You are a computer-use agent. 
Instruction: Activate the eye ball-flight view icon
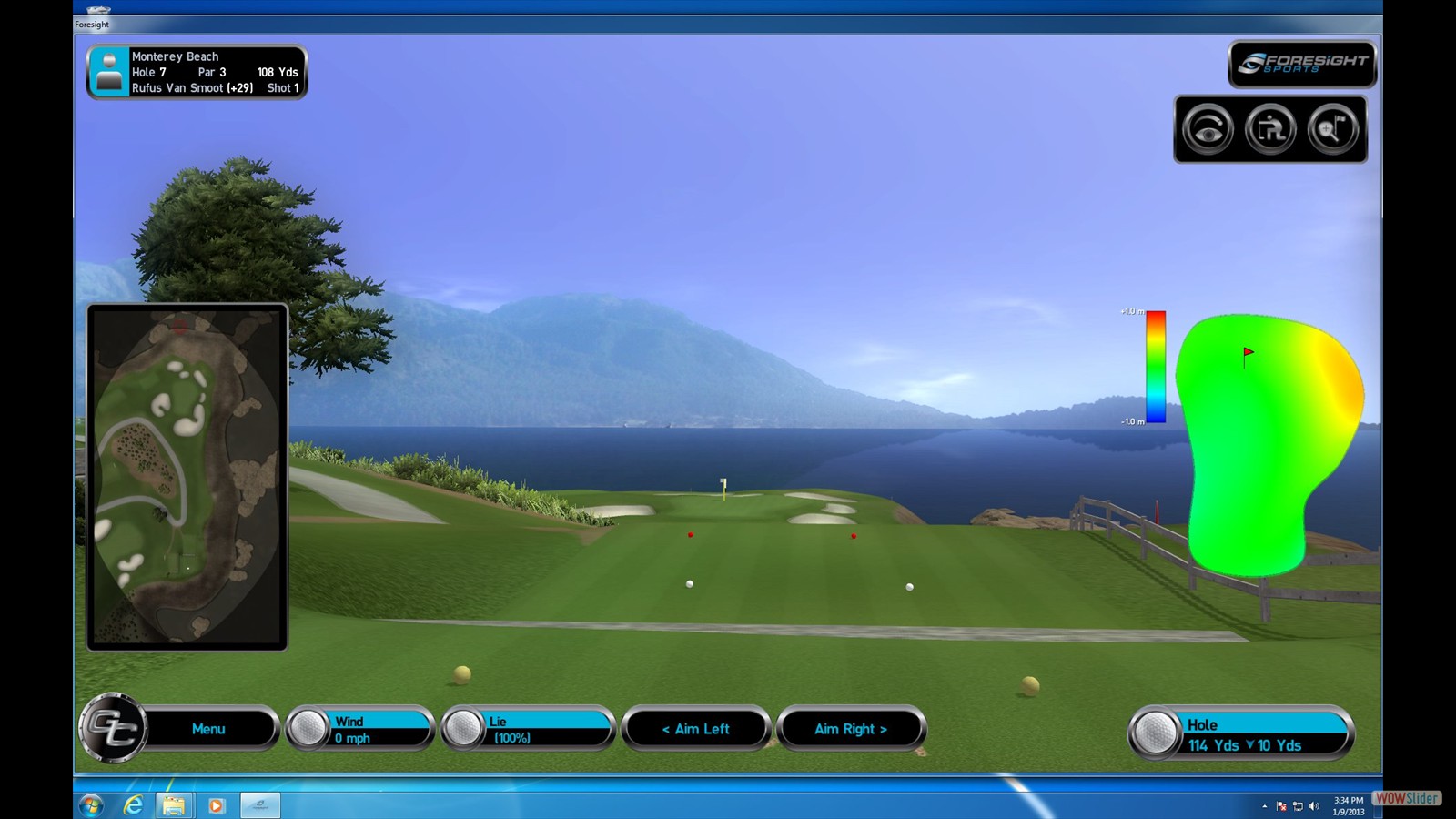click(1208, 130)
